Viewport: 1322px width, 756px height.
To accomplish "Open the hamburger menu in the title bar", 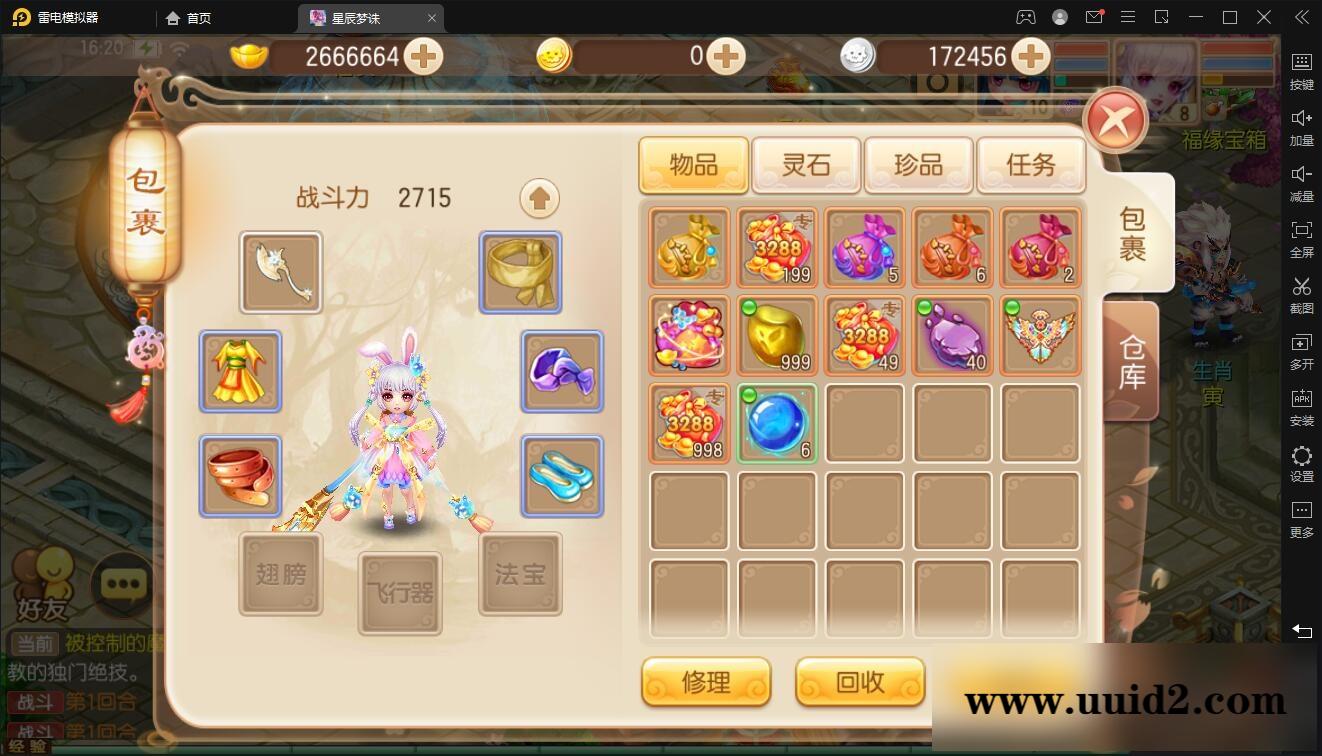I will pyautogui.click(x=1127, y=17).
